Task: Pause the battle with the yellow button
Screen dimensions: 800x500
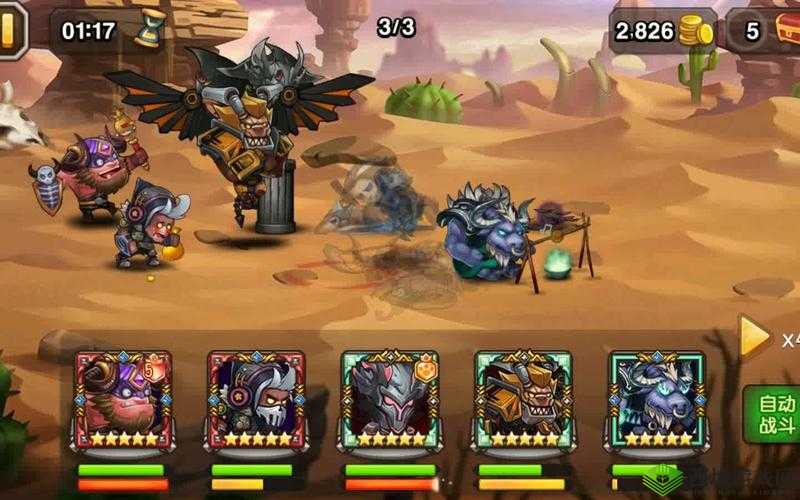Action: click(9, 29)
